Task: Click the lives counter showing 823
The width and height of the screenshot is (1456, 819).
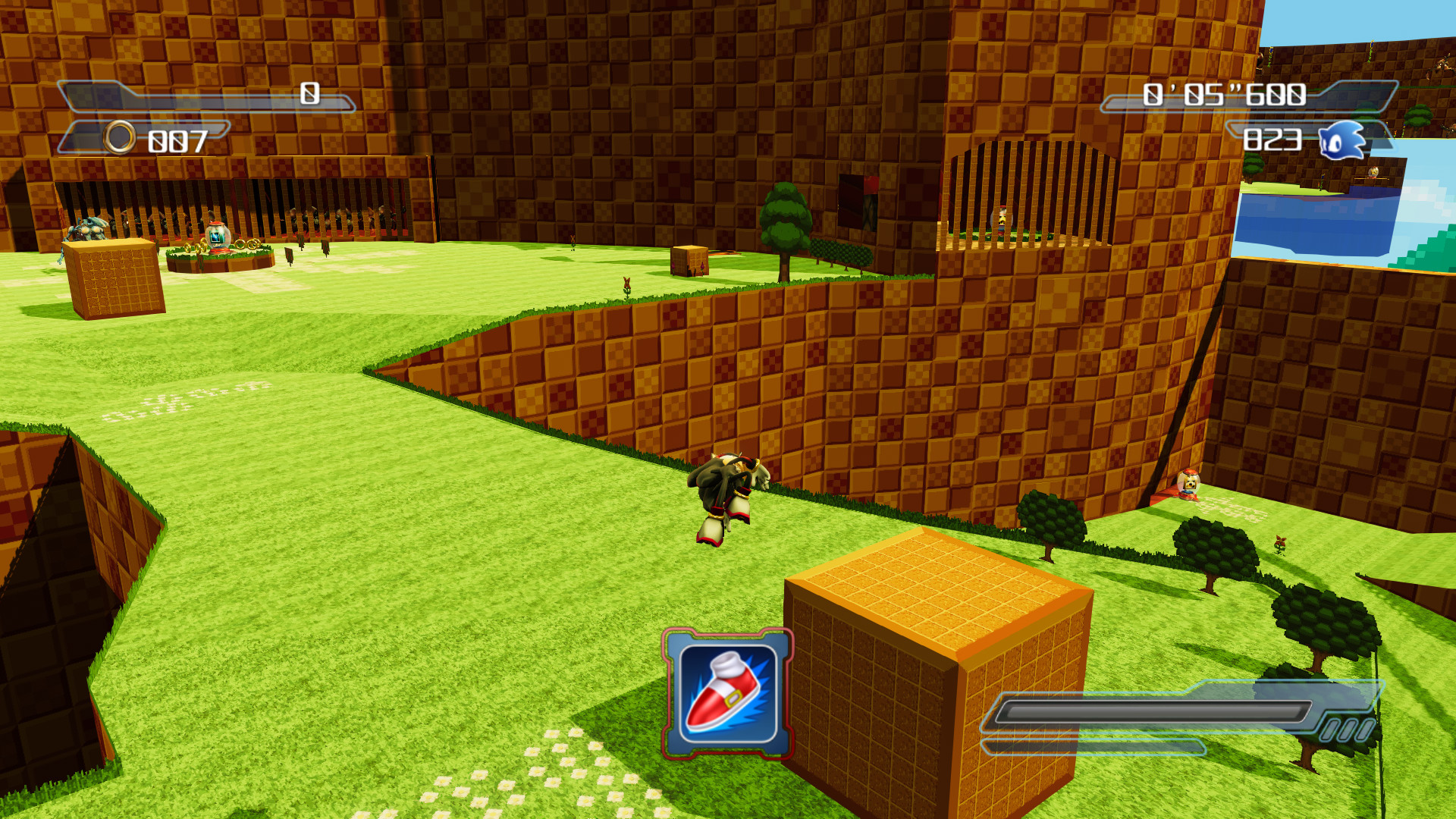Action: click(x=1274, y=141)
